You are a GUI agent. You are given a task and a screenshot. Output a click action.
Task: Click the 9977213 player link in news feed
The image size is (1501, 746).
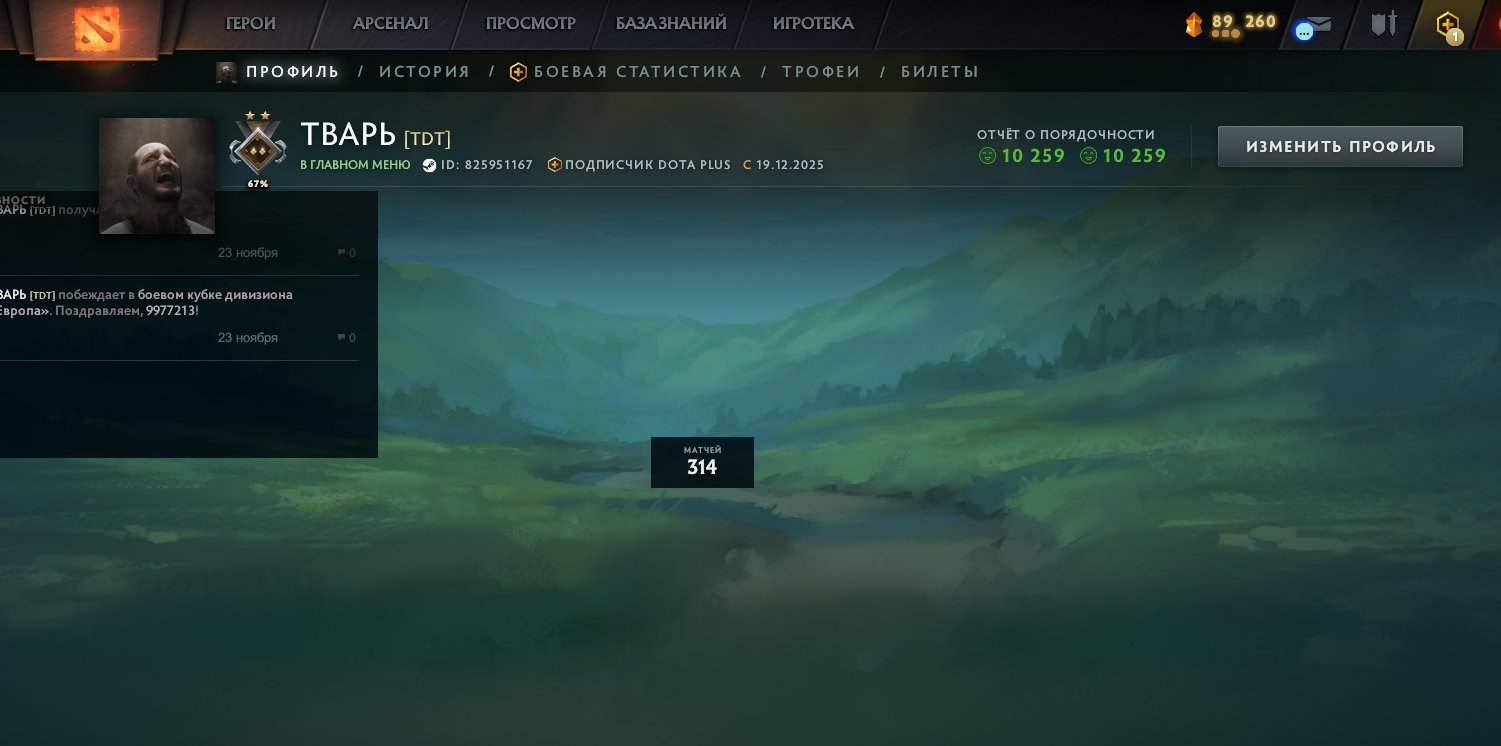171,311
